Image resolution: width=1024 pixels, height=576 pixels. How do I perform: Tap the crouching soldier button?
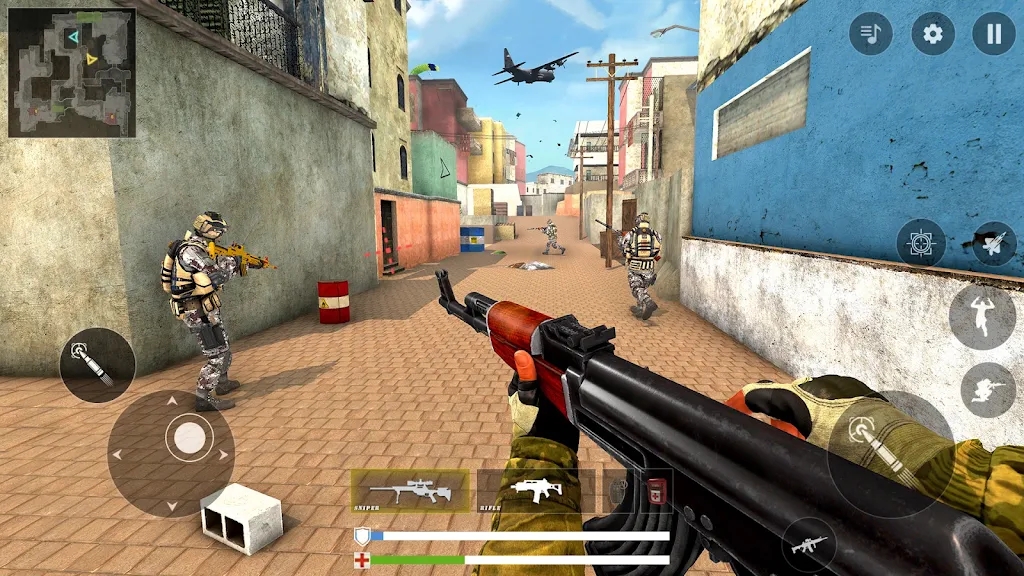coord(987,390)
